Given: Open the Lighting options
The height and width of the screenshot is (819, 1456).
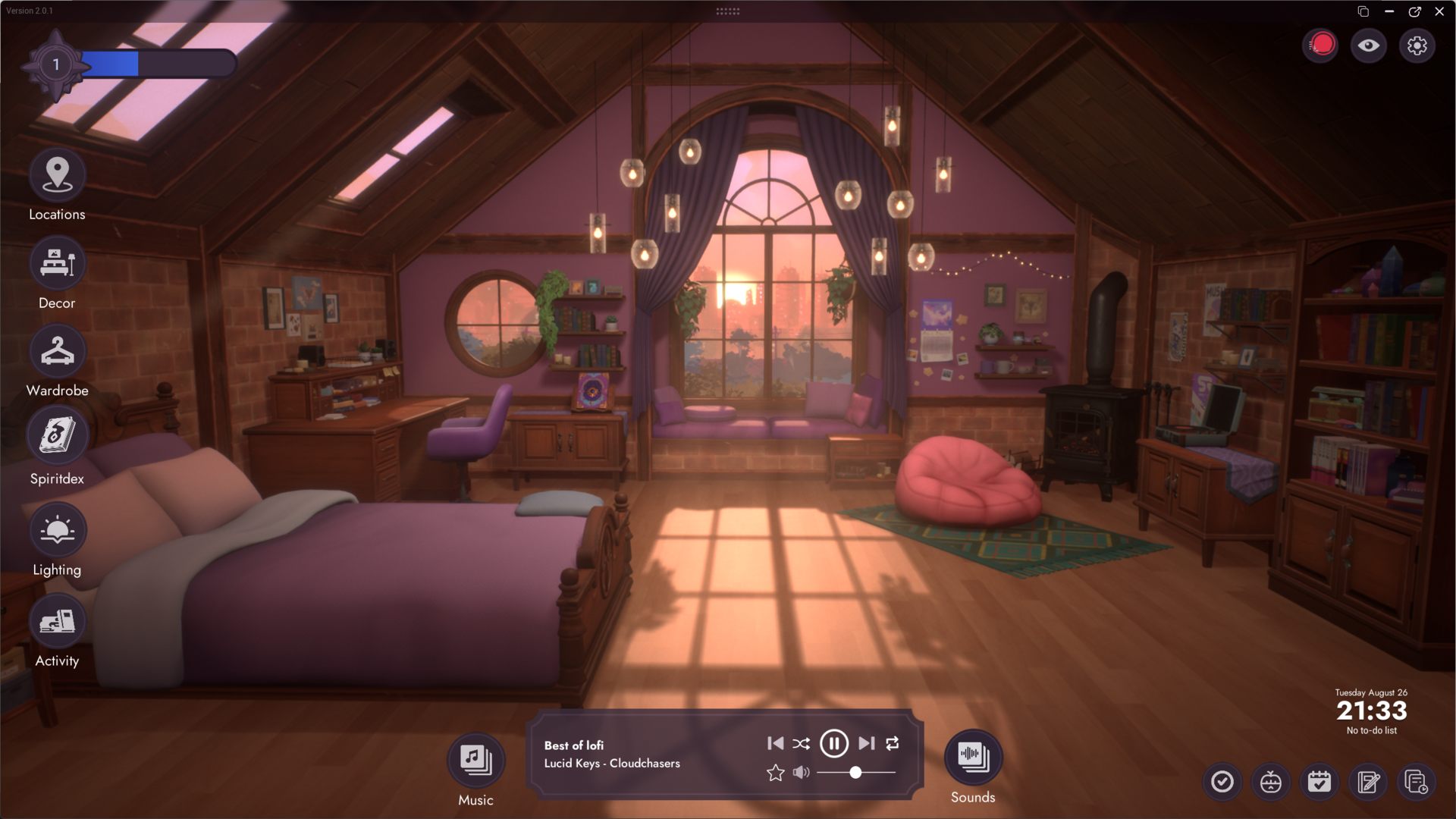Looking at the screenshot, I should (x=57, y=530).
